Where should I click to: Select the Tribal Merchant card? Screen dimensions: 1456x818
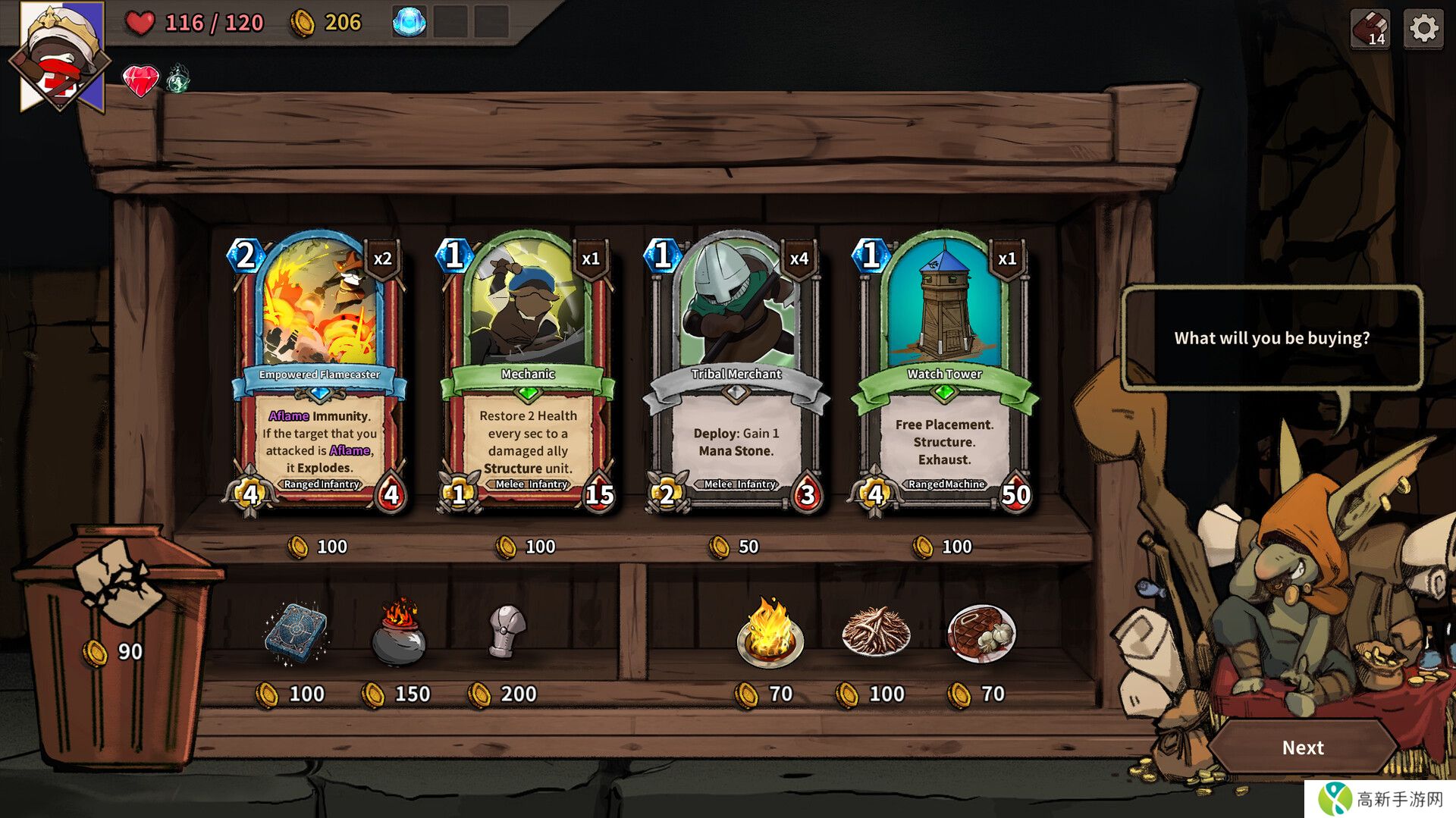[736, 371]
